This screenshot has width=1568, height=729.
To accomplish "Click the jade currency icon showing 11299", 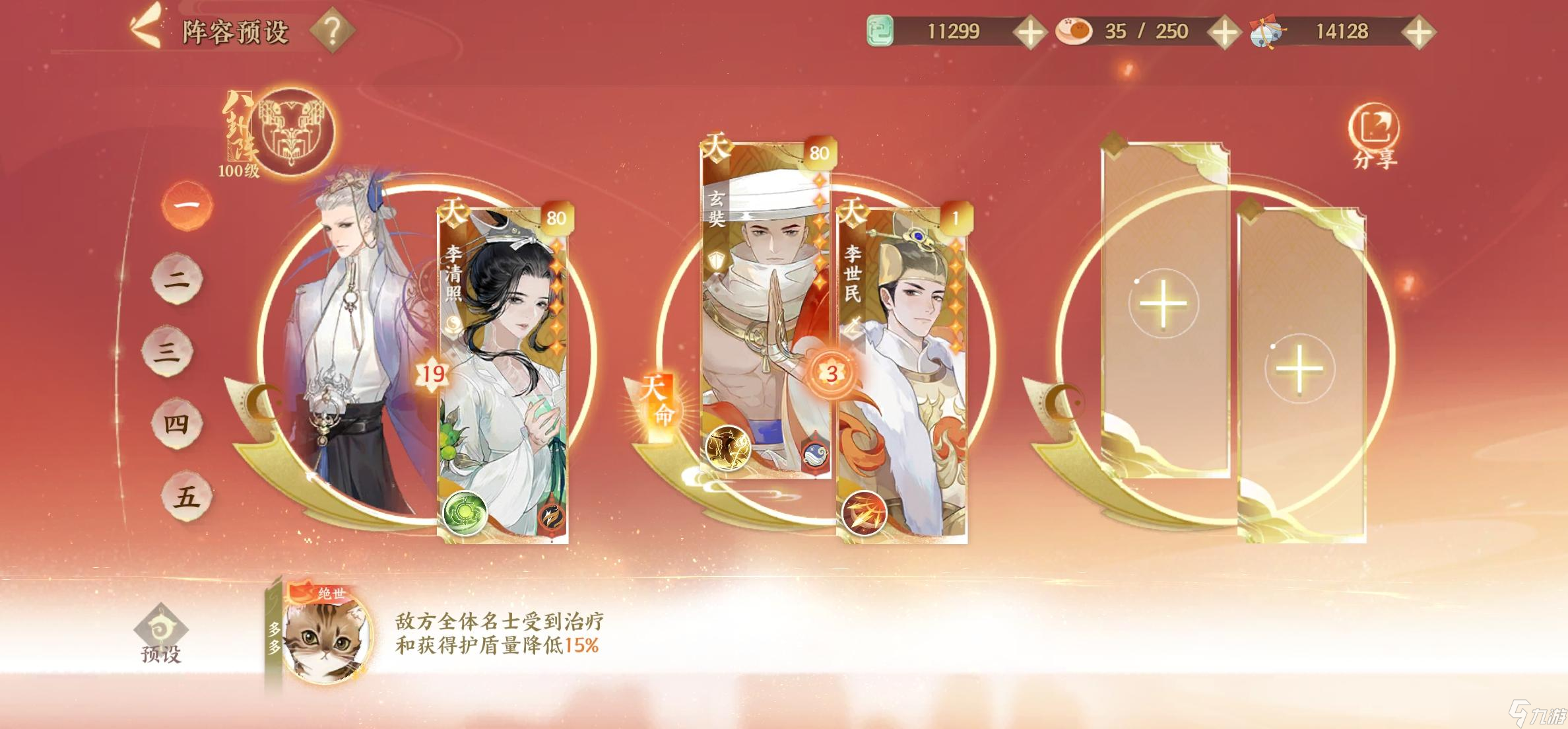I will click(880, 30).
